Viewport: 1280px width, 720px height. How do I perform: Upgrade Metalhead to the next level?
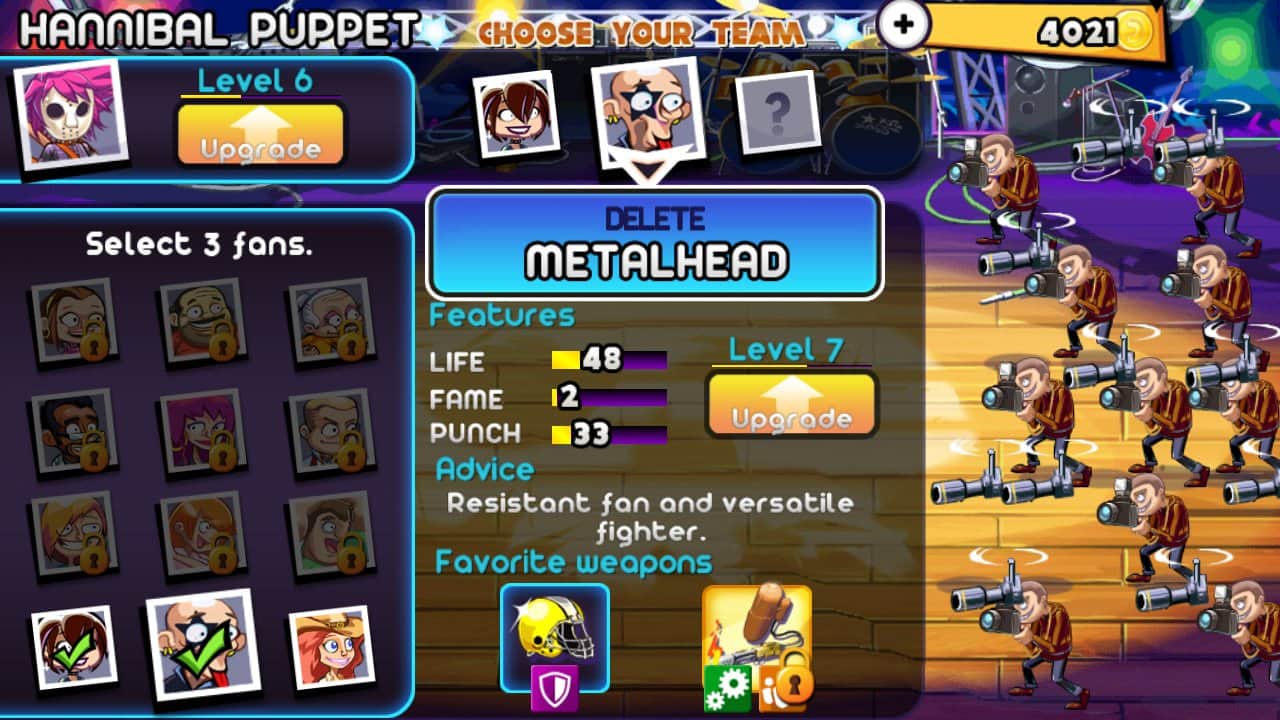pos(791,405)
